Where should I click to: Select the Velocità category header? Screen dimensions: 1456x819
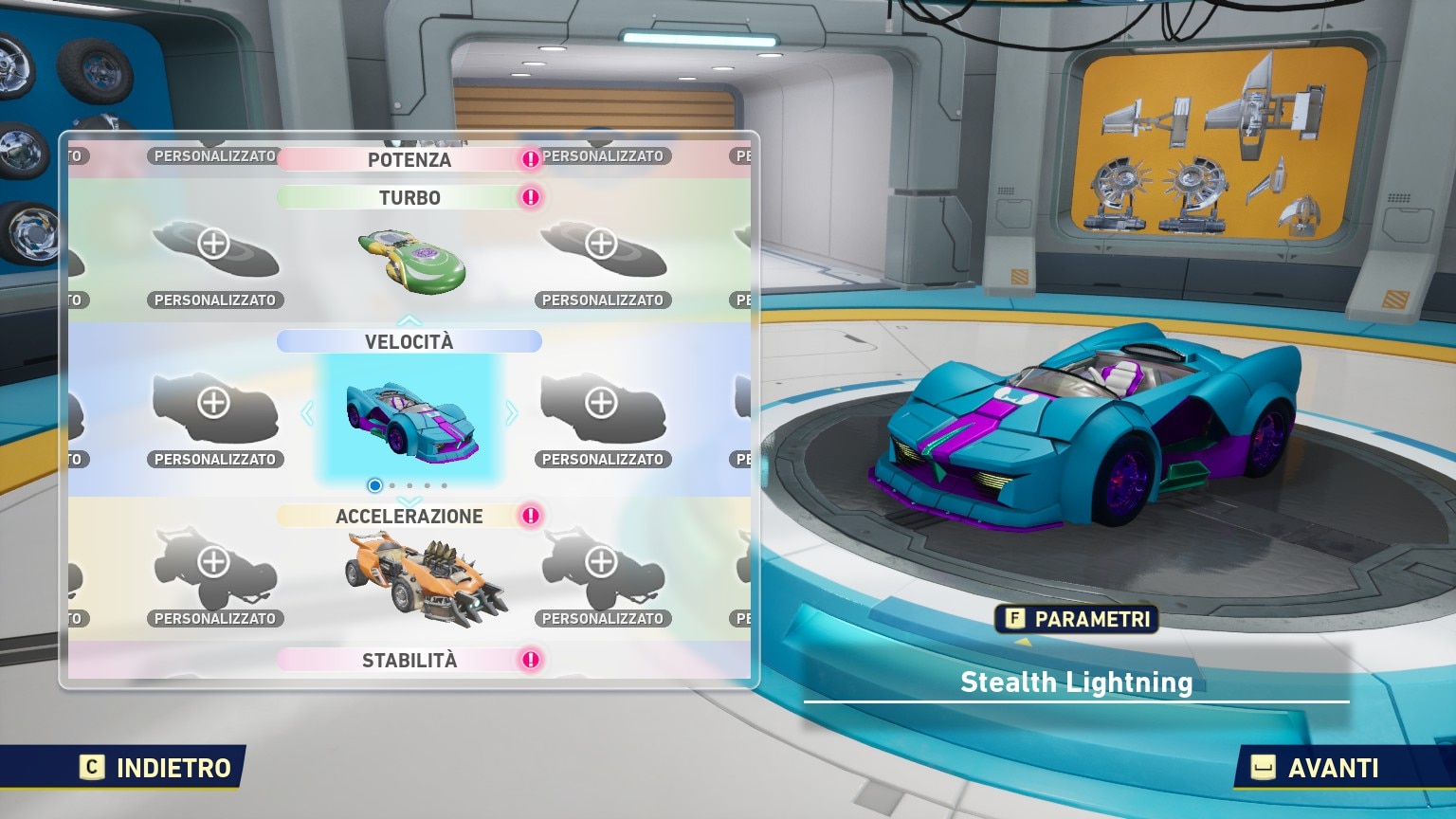click(409, 341)
